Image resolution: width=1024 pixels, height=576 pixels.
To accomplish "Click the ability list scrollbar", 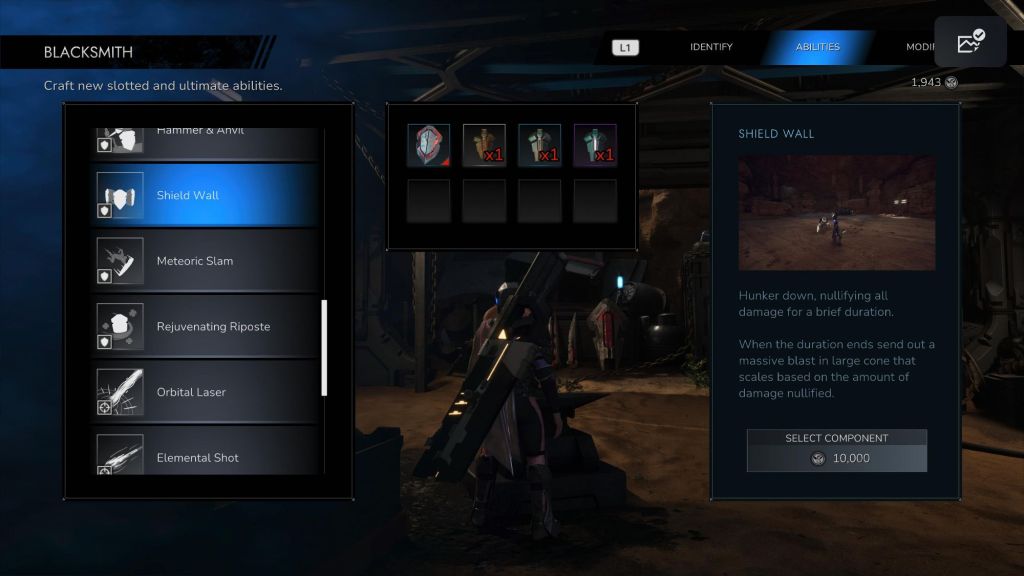I will click(x=324, y=348).
